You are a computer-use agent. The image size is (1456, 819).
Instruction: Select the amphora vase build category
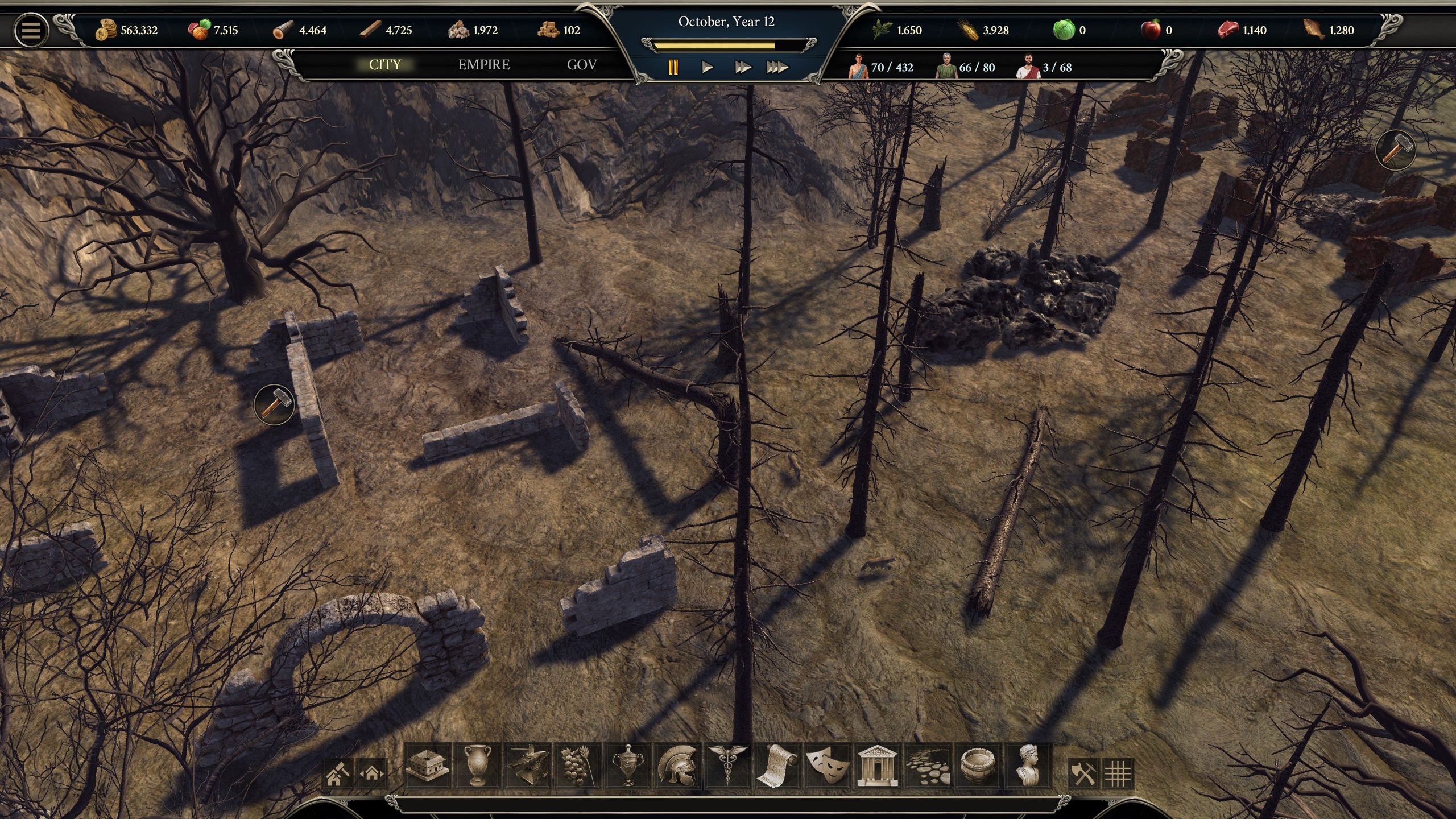point(477,766)
